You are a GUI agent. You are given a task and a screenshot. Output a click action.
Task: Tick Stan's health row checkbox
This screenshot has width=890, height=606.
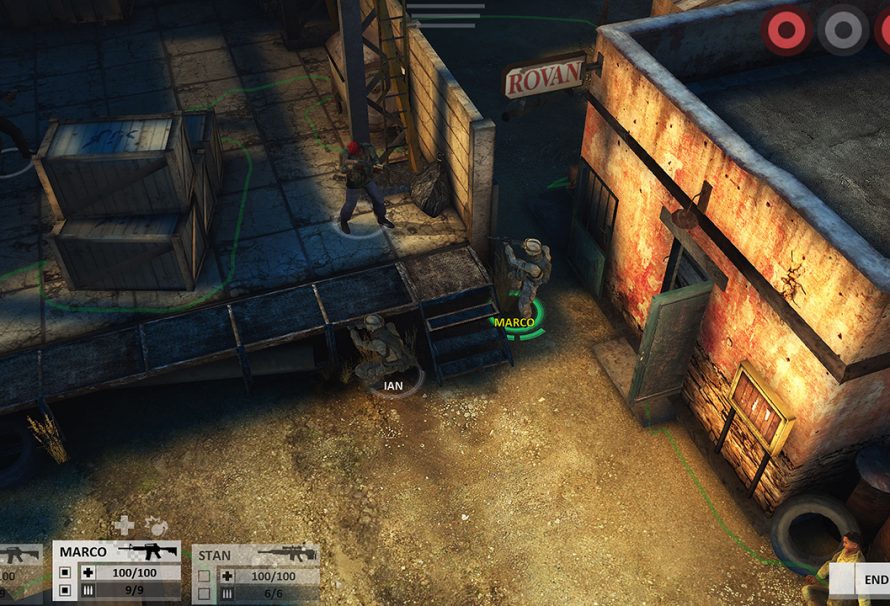tap(204, 576)
